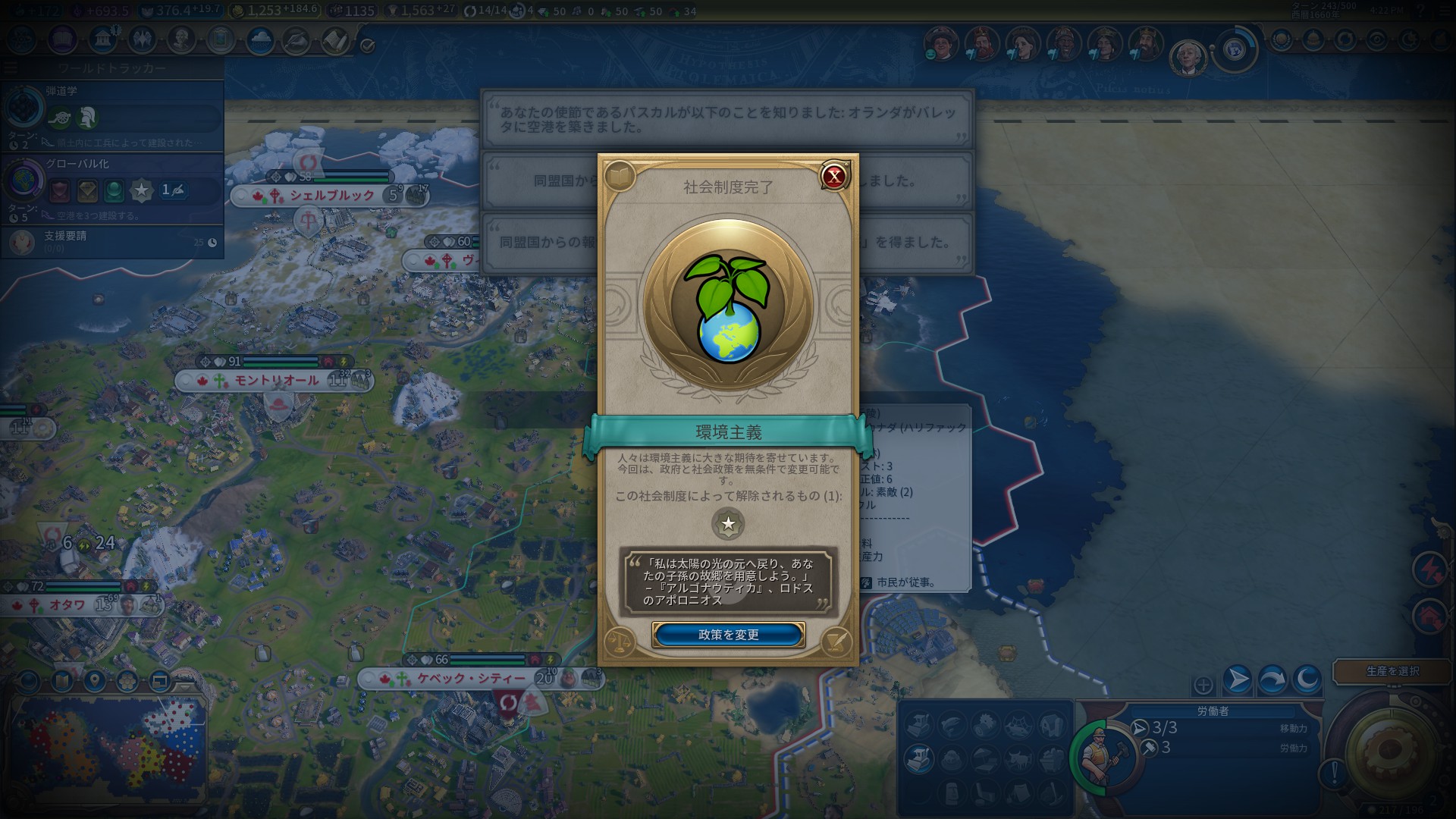Open the world tracker hamburger menu
This screenshot has width=1456, height=819.
[10, 67]
